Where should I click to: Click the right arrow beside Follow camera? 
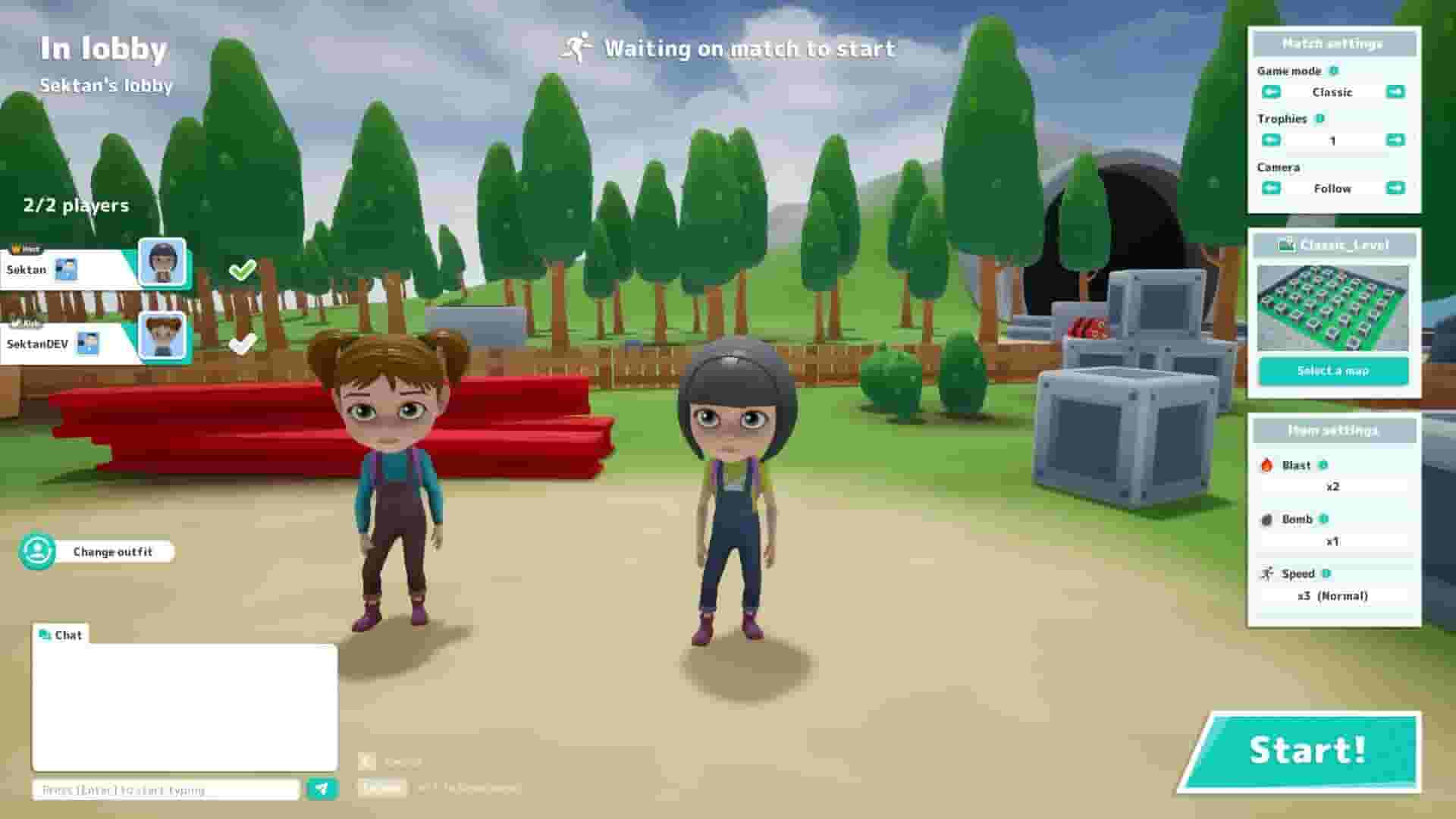[x=1395, y=188]
